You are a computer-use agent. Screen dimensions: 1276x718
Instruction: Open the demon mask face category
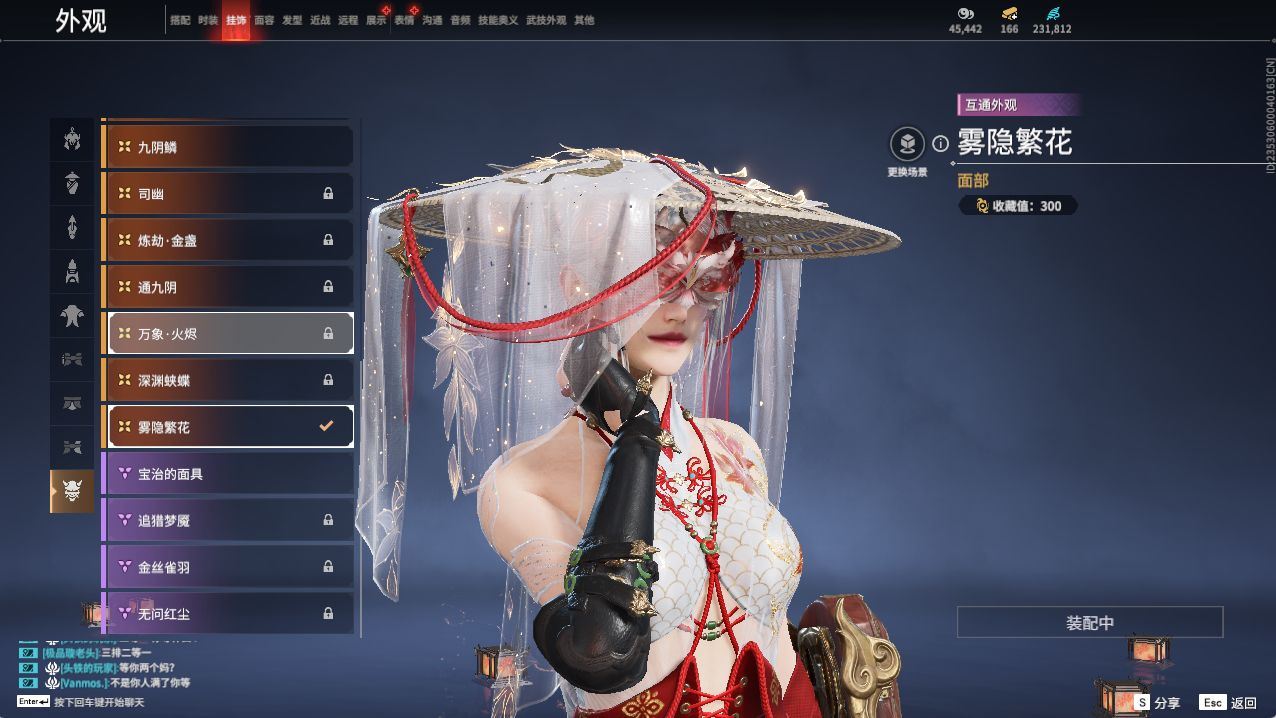point(72,491)
